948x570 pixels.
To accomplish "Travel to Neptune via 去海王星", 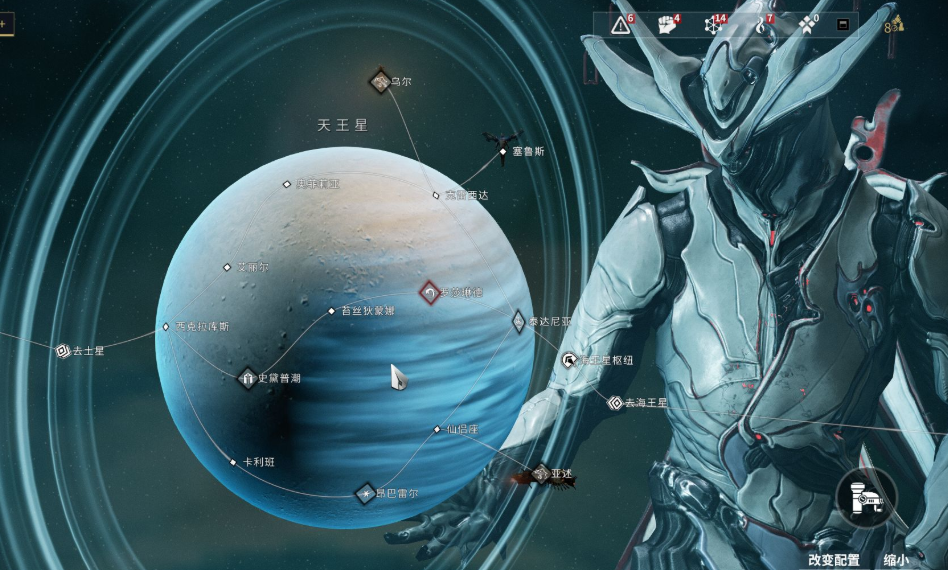I will pos(615,403).
